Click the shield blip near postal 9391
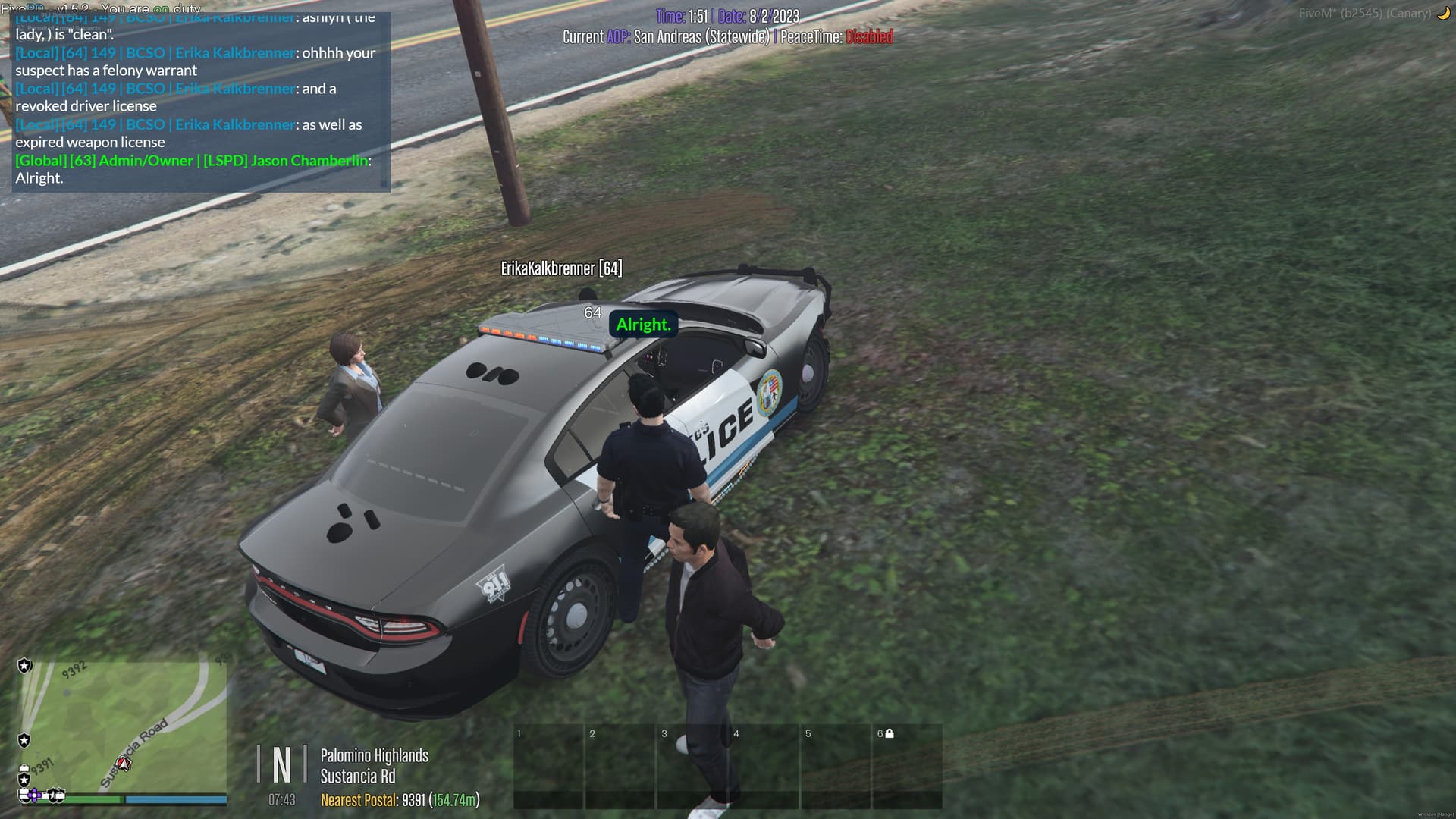The height and width of the screenshot is (819, 1456). point(24,780)
